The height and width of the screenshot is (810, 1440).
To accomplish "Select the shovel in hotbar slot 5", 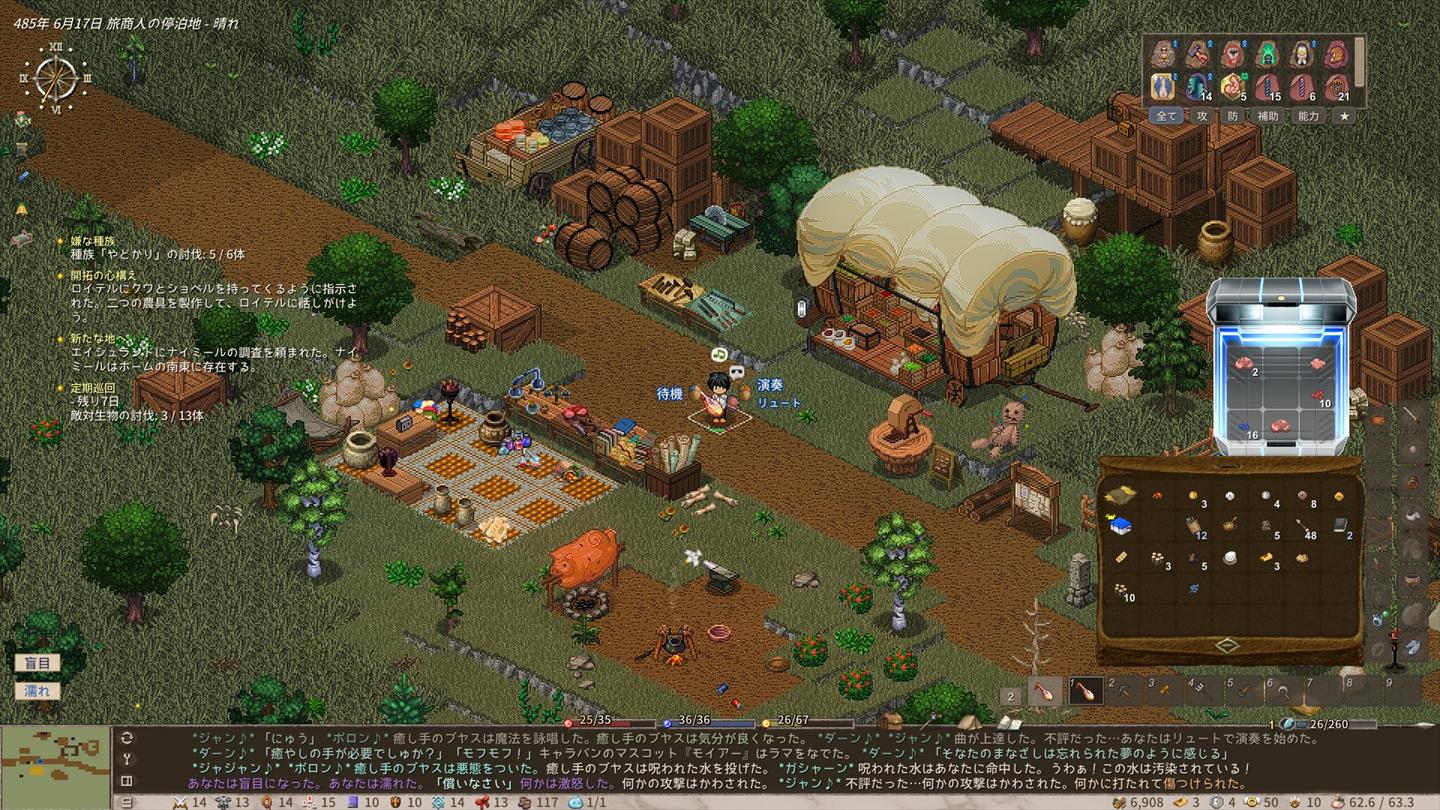I will point(1243,691).
